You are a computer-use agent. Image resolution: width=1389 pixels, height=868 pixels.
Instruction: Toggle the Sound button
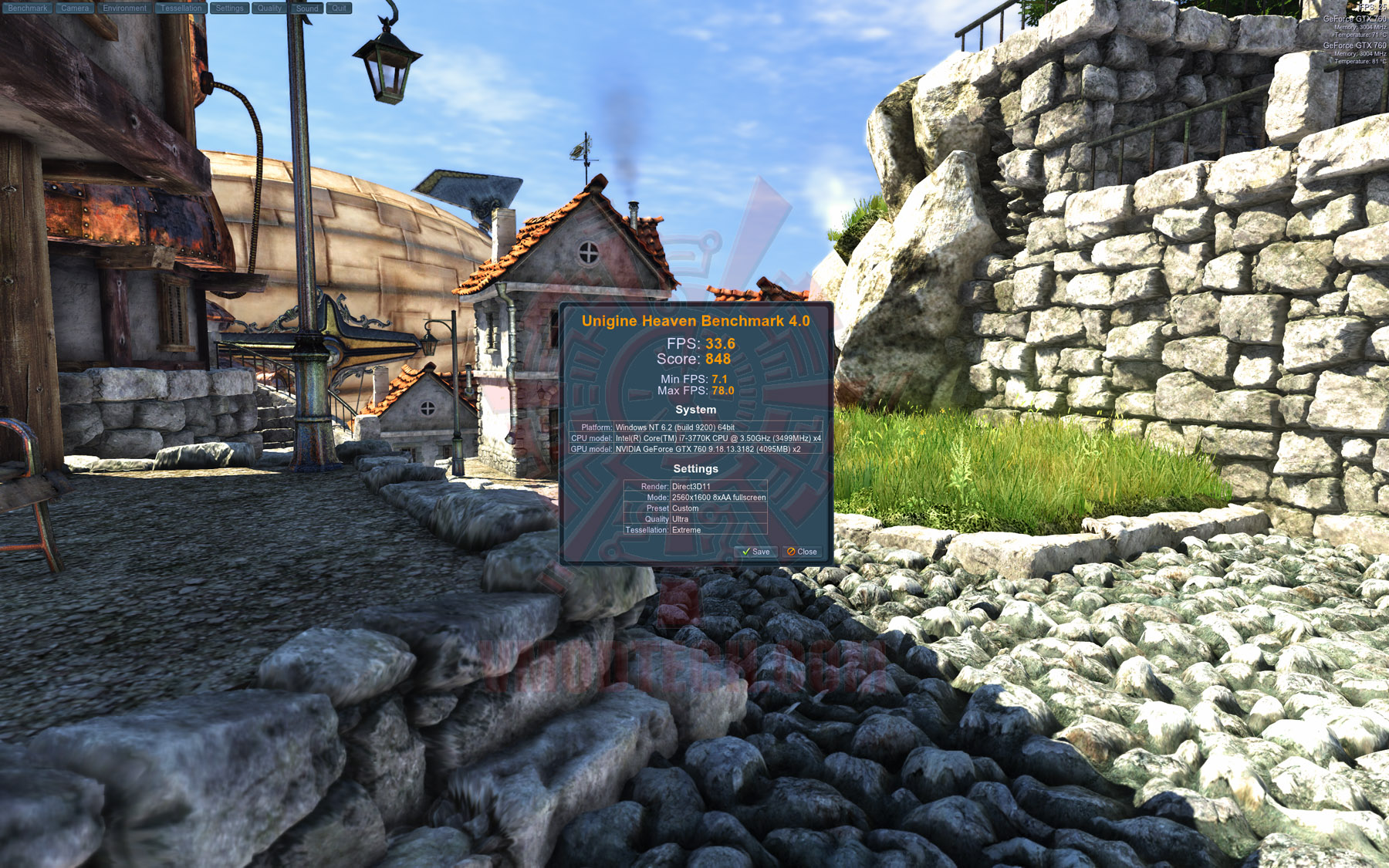click(x=307, y=8)
